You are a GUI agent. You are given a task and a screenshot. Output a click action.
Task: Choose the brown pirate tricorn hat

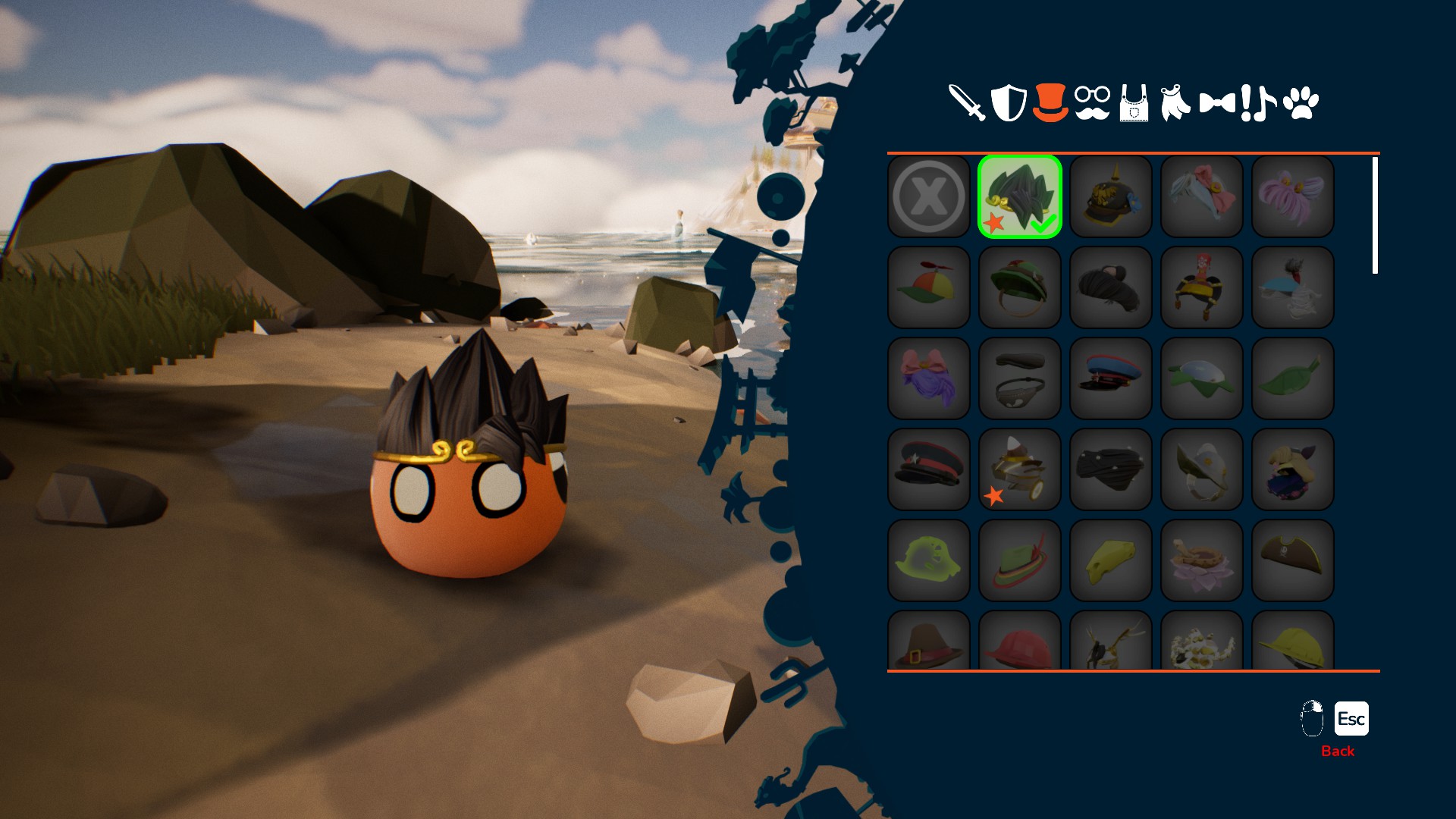[x=1292, y=560]
